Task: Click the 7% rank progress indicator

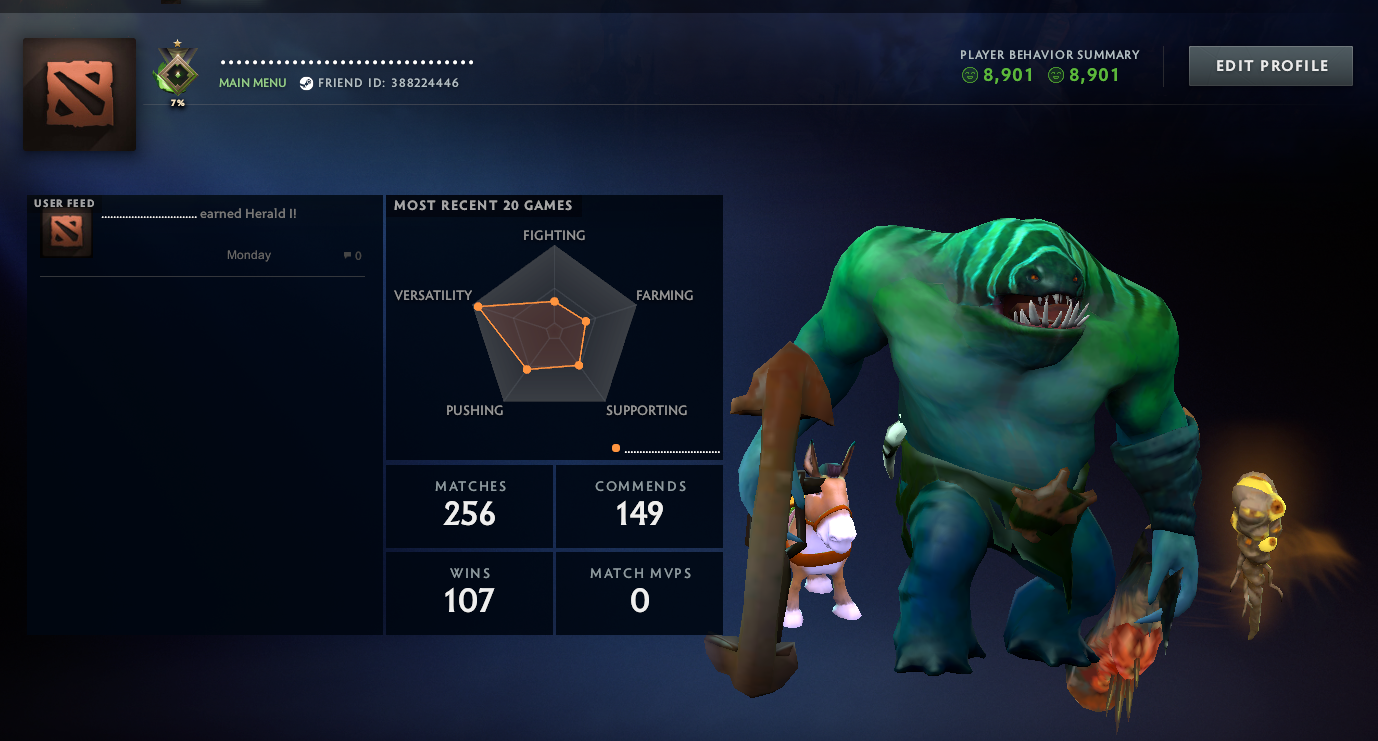Action: tap(176, 100)
